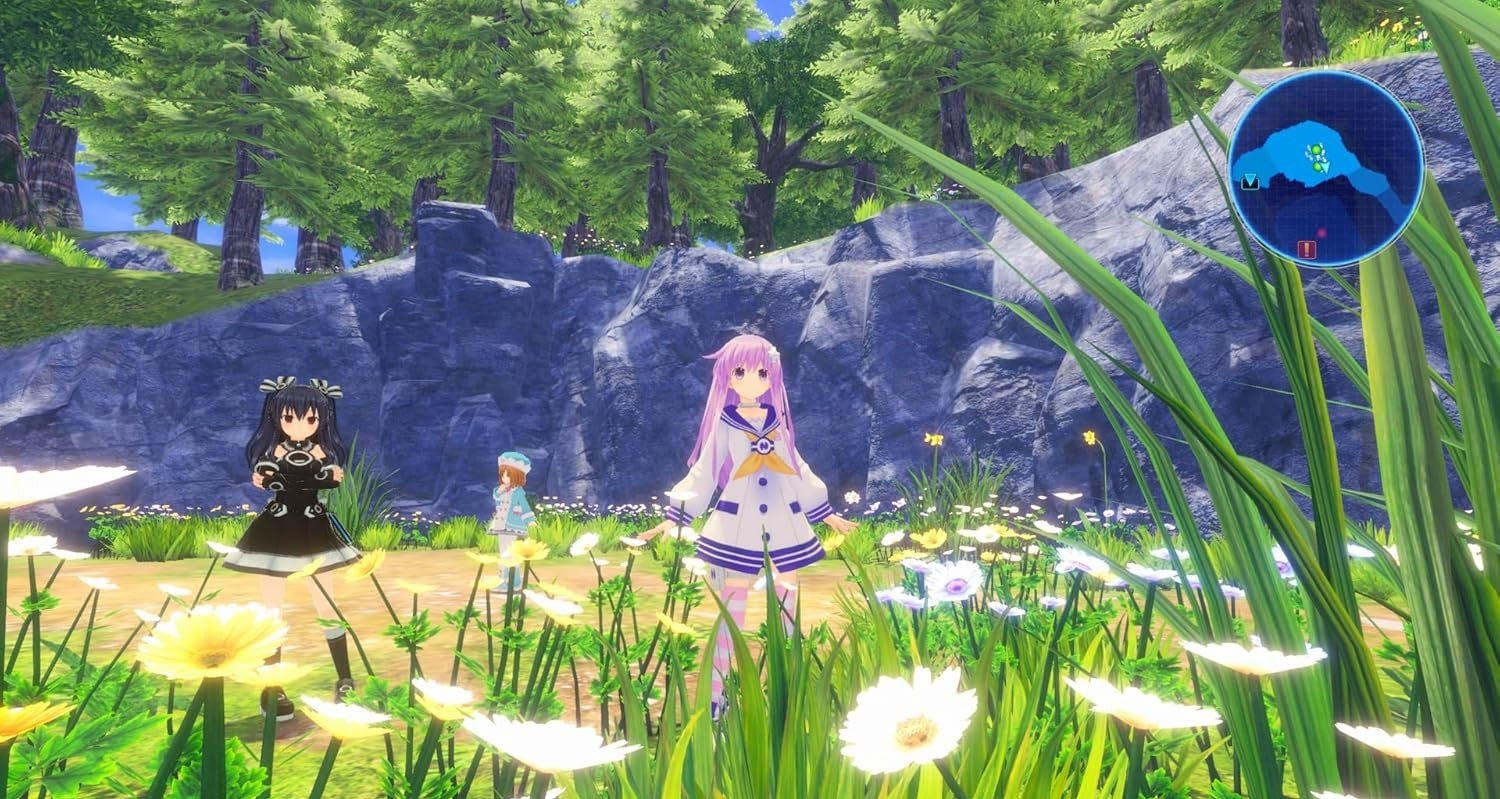Expand the map via the cyan triangle marker
Viewport: 1500px width, 799px height.
coord(1249,181)
